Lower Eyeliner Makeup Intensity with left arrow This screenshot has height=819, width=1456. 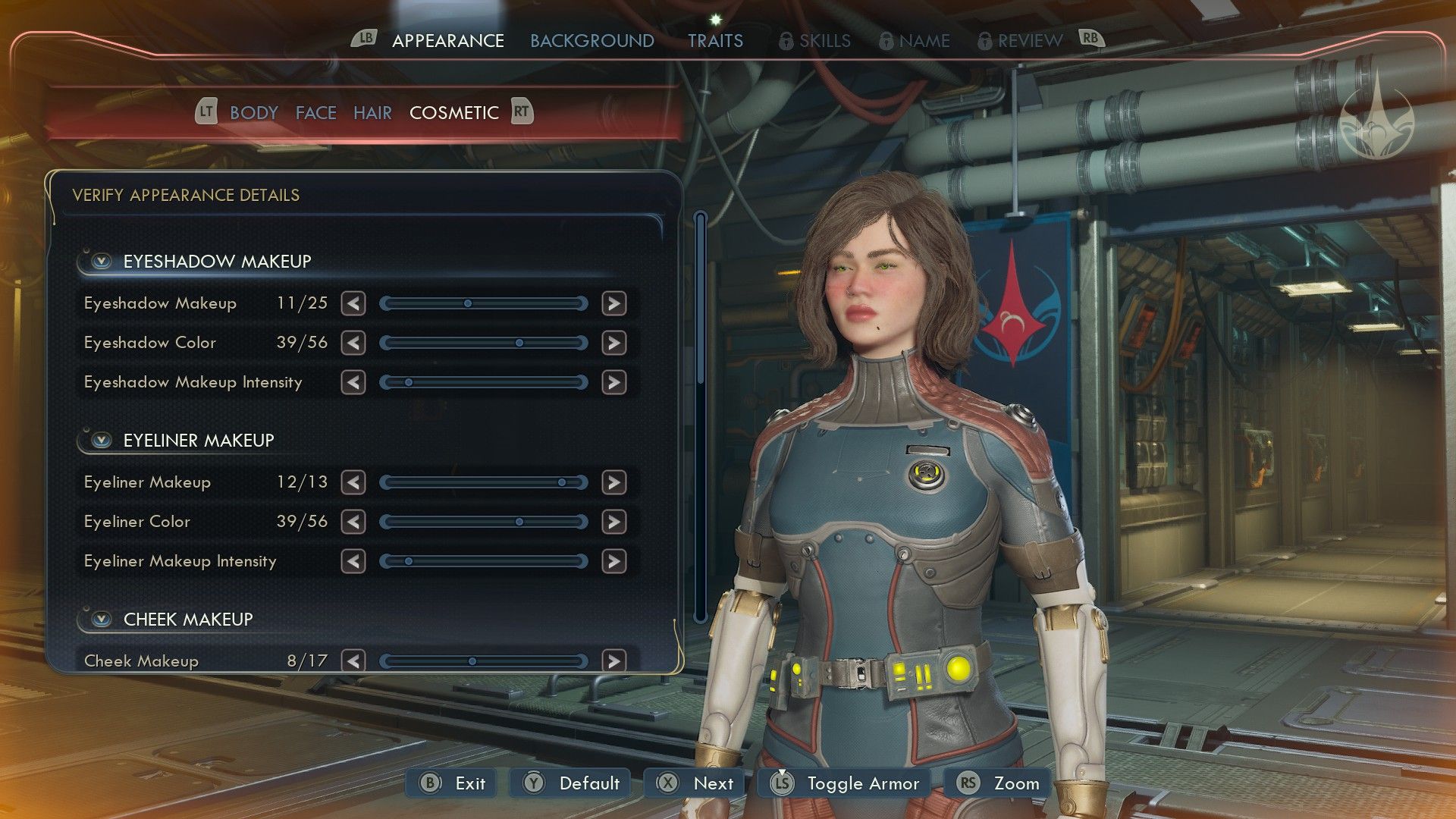[353, 562]
